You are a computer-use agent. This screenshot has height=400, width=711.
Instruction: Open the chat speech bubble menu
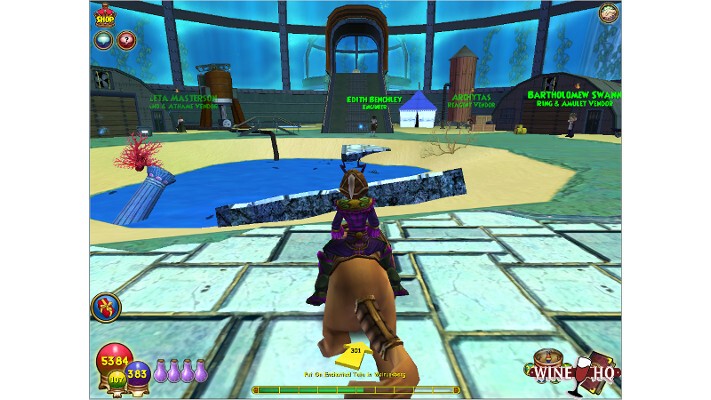[x=105, y=40]
